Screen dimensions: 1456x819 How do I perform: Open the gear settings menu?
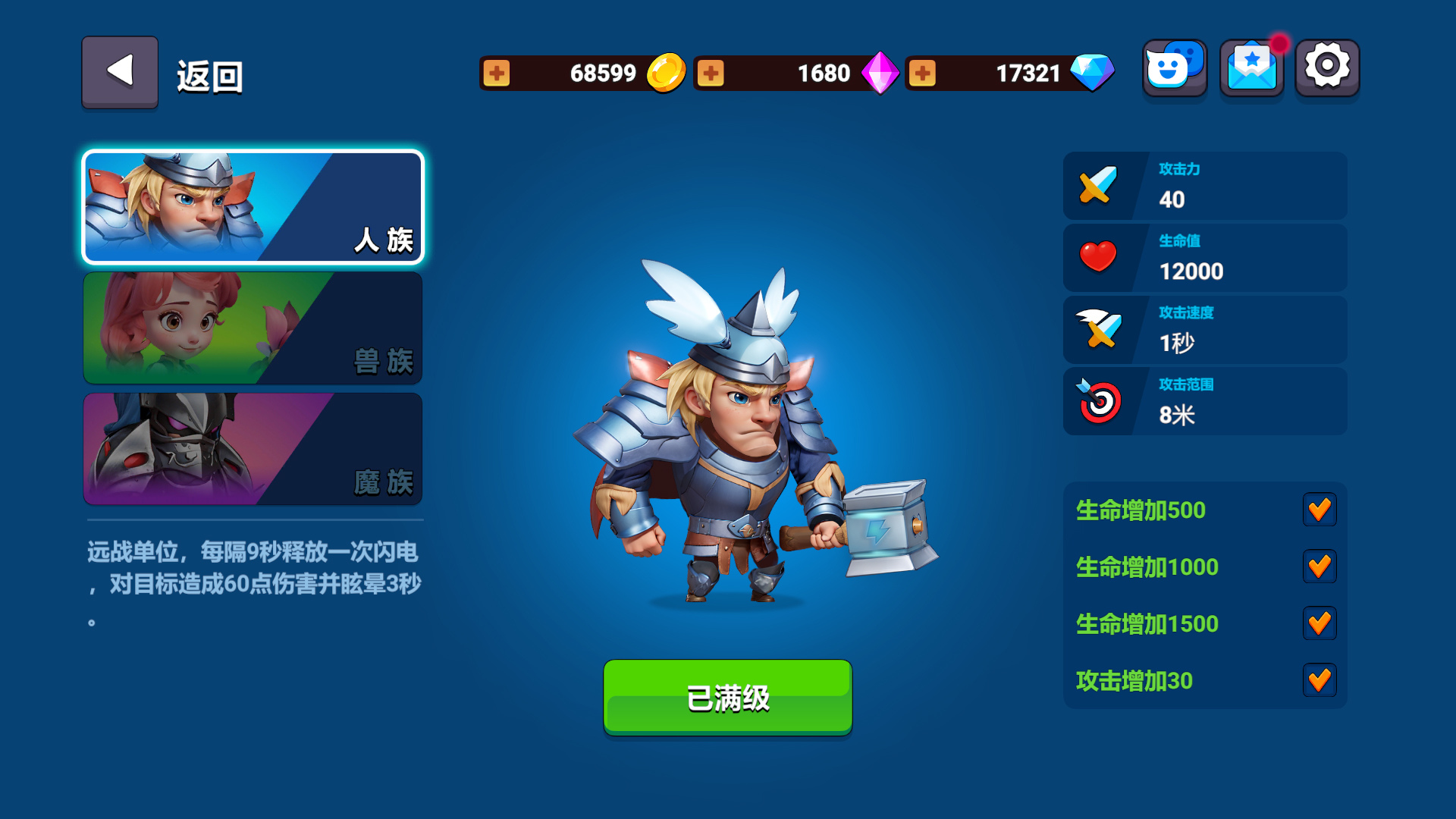(x=1327, y=68)
